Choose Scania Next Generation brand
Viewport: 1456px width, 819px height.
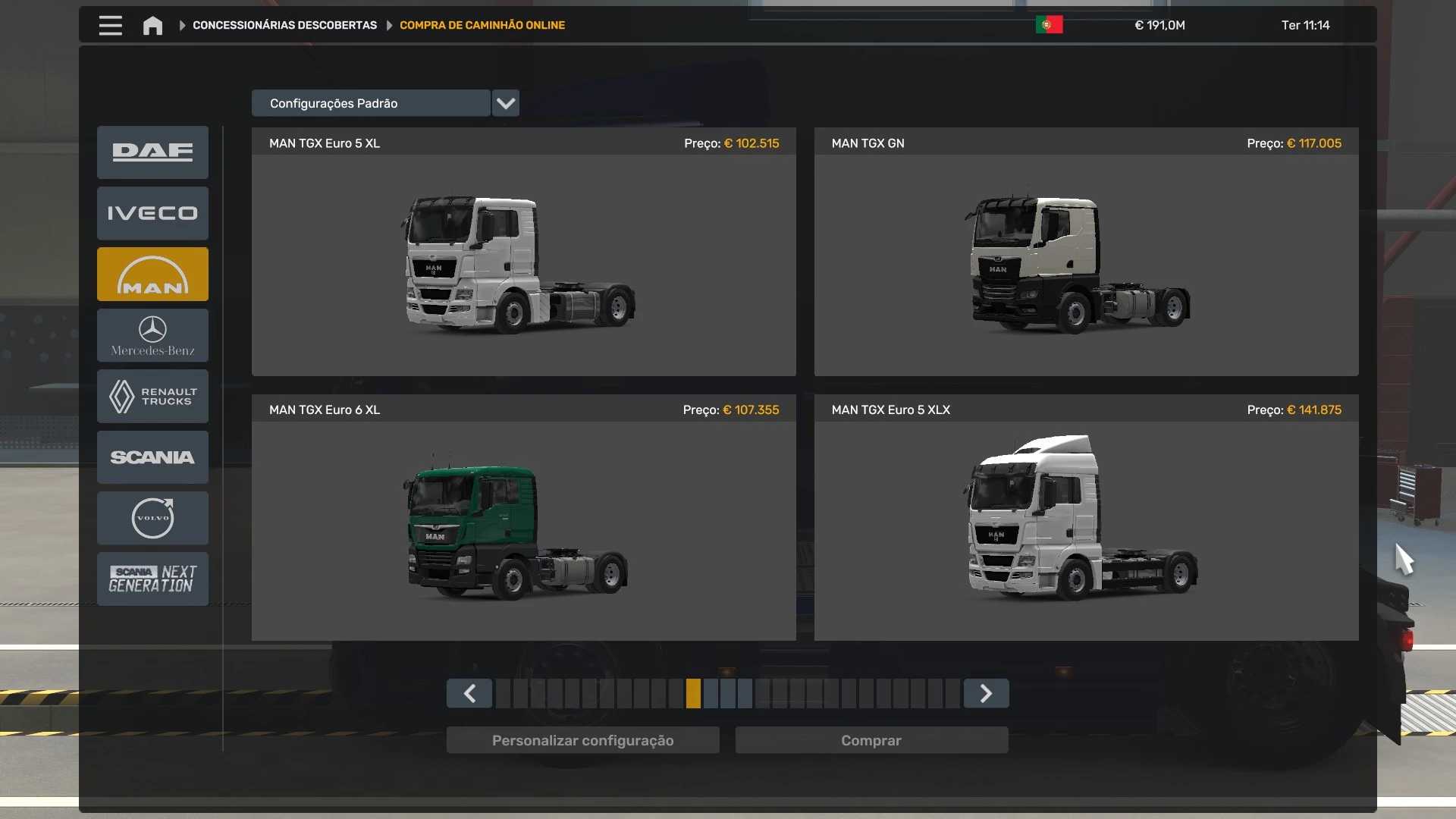(152, 579)
